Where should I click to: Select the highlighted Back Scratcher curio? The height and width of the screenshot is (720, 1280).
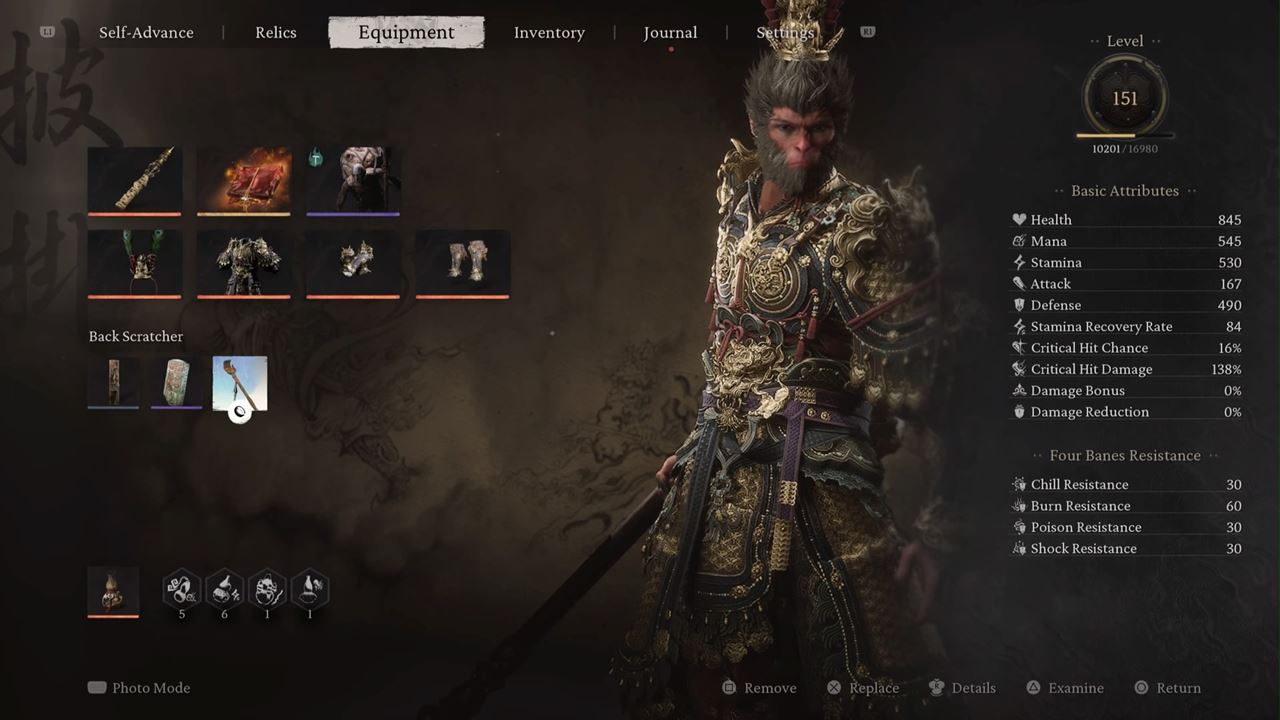pyautogui.click(x=240, y=383)
